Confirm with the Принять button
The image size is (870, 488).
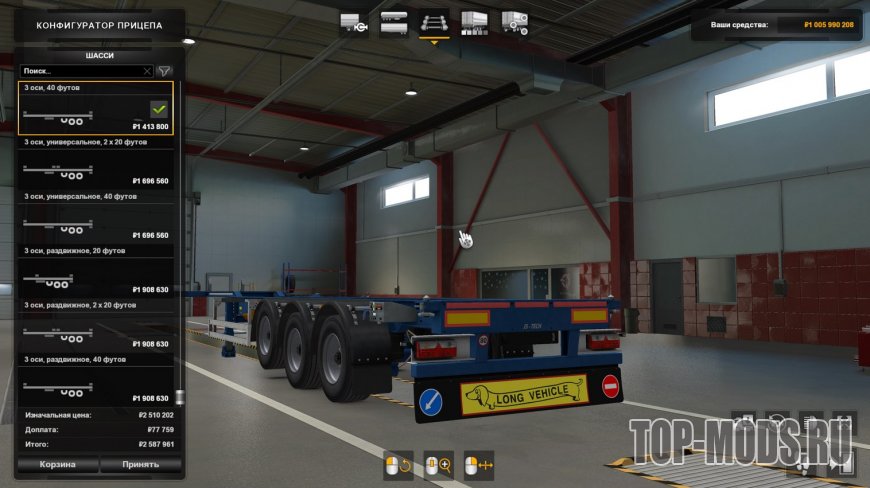[141, 465]
